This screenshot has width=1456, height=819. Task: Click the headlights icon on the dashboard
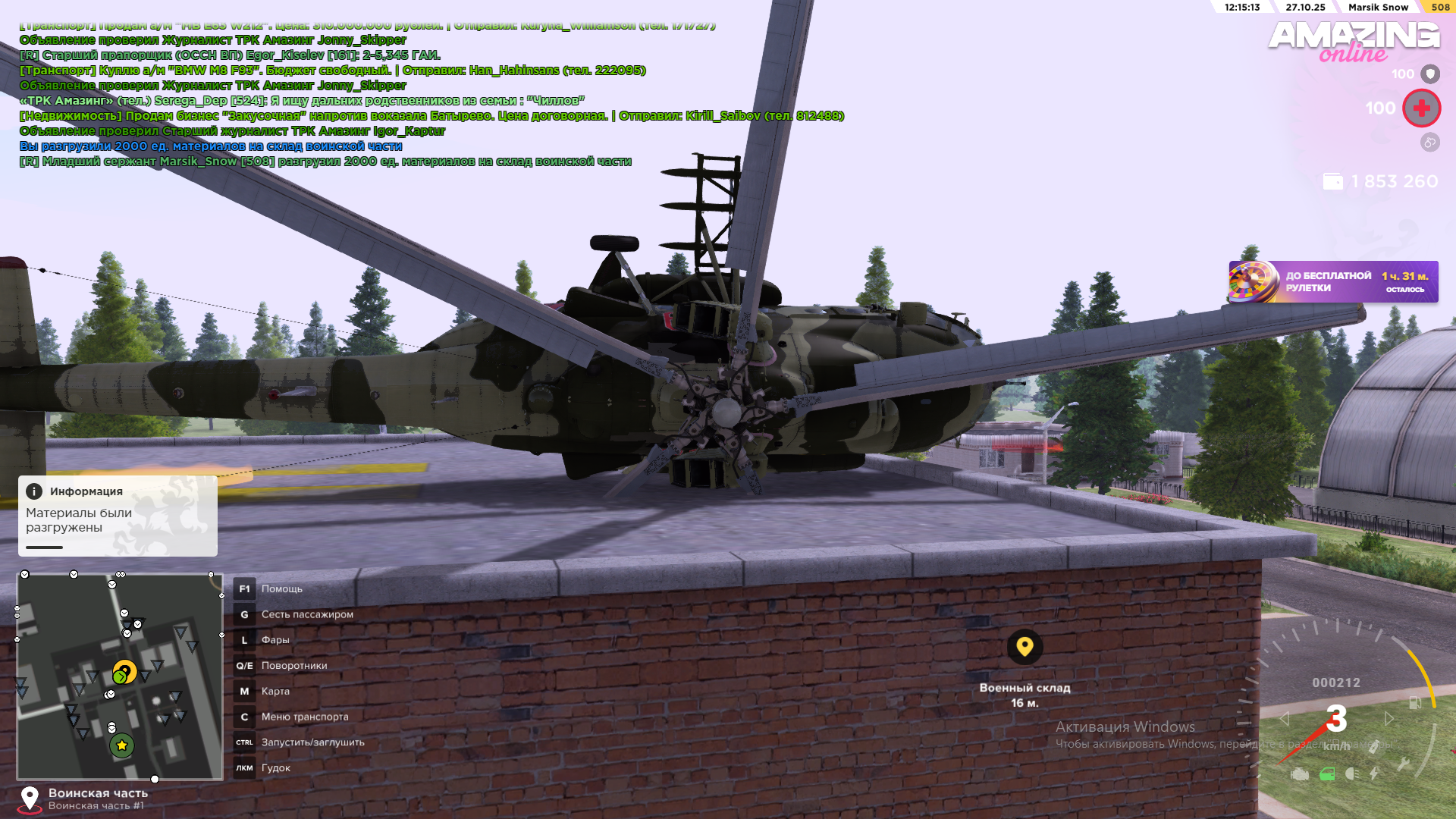[1352, 774]
